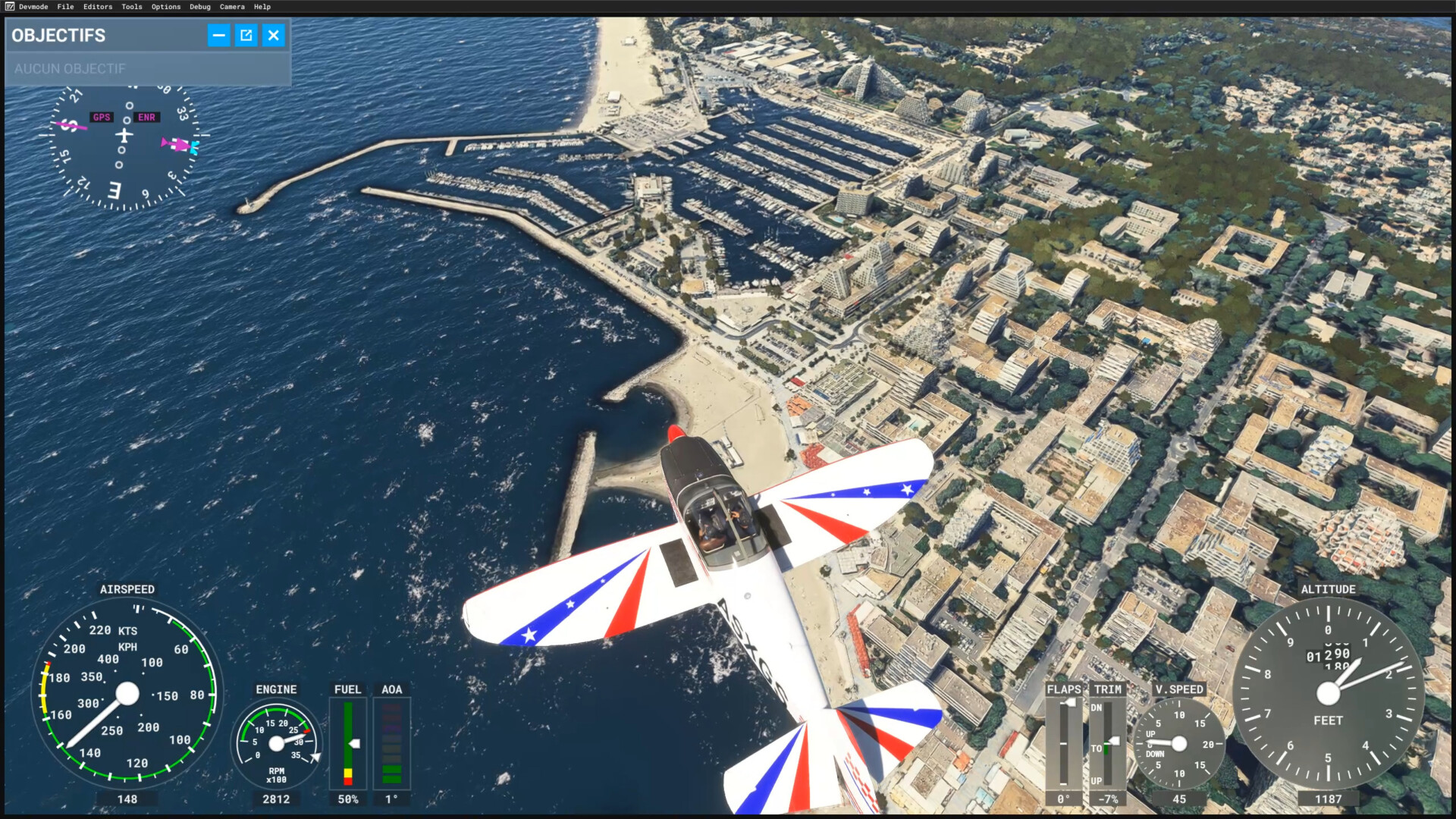1456x819 pixels.
Task: Open the Editors menu
Action: coord(97,7)
